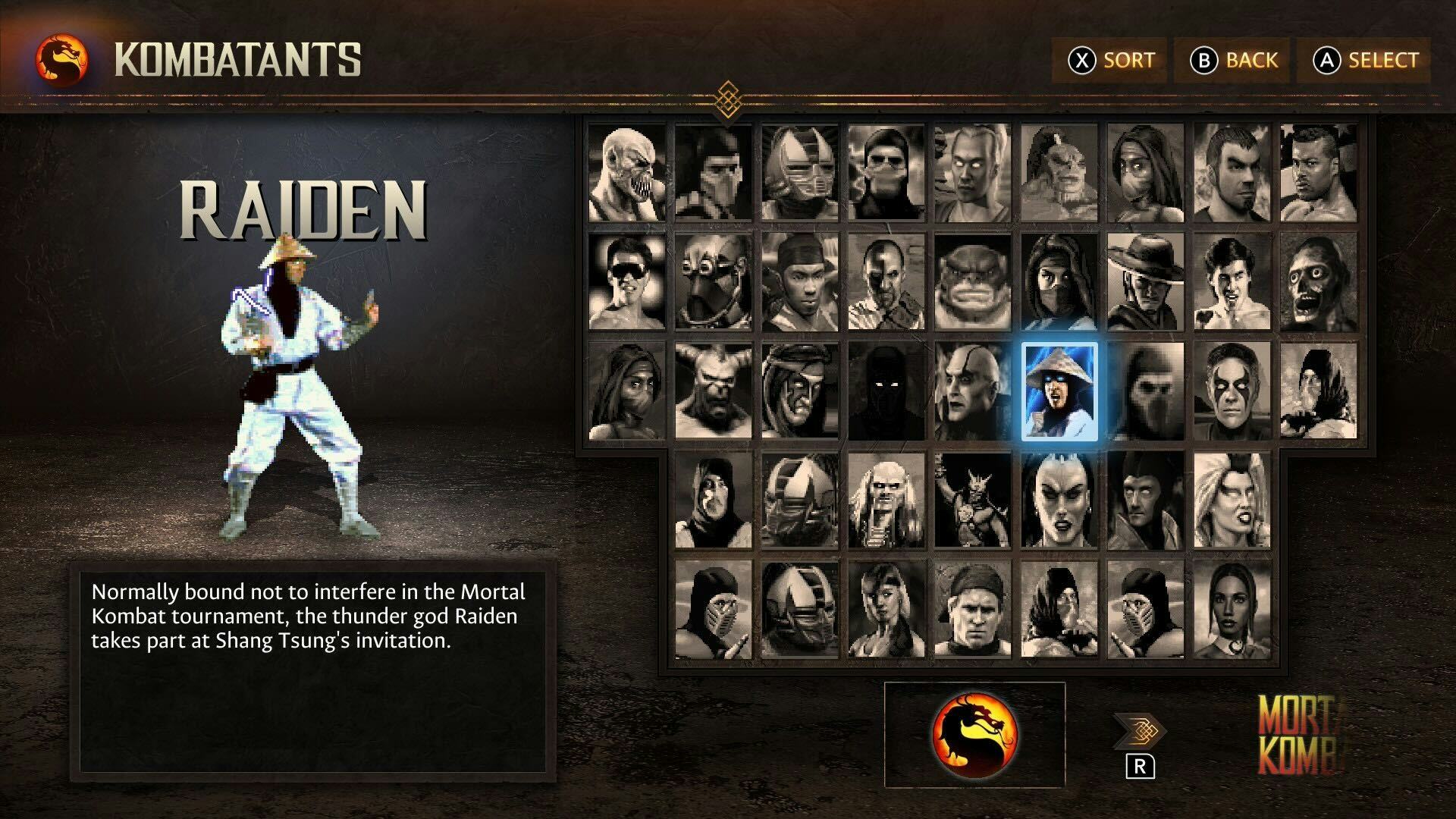Pick the goggles and respirator mask portrait
This screenshot has width=1456, height=819.
click(714, 282)
